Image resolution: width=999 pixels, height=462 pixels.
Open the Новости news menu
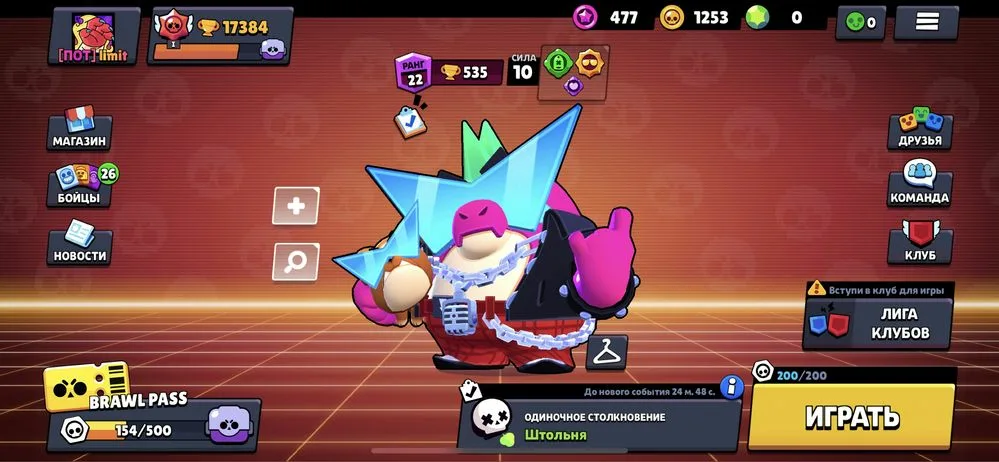(x=80, y=243)
